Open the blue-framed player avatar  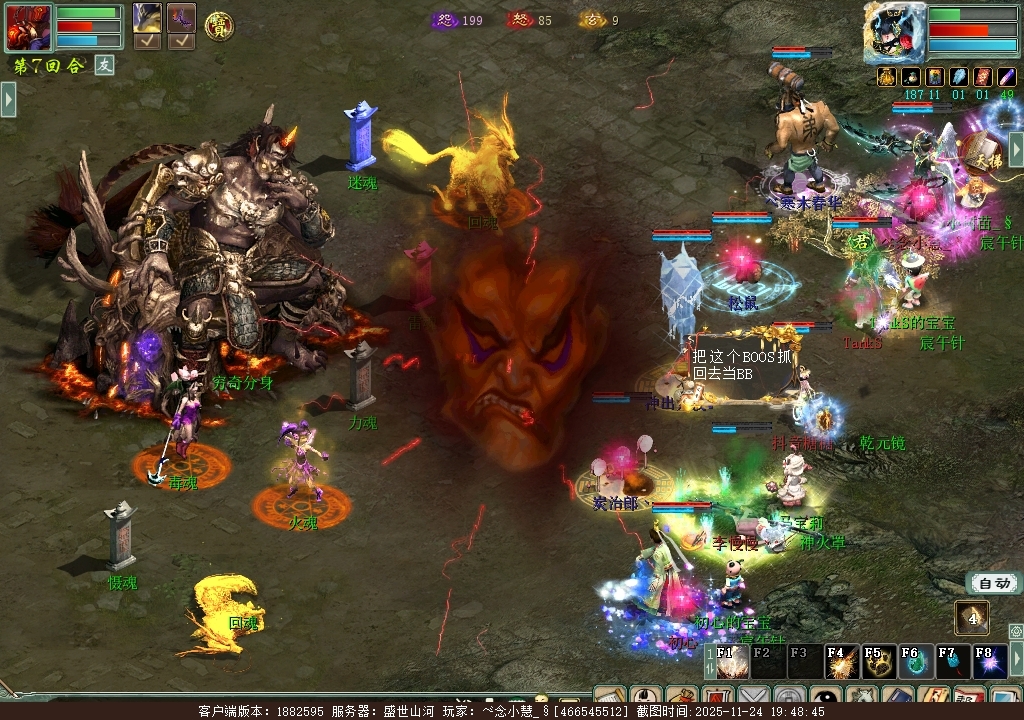894,32
